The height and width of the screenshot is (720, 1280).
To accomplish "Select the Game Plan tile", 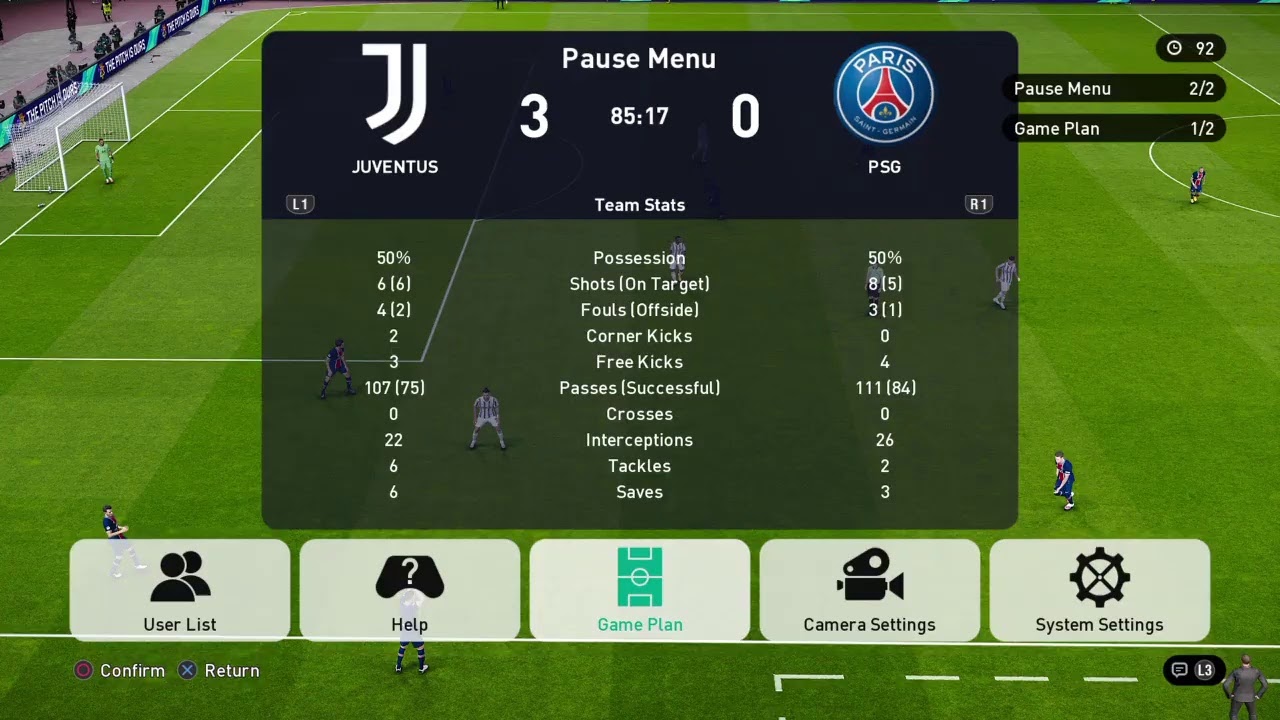I will 640,590.
